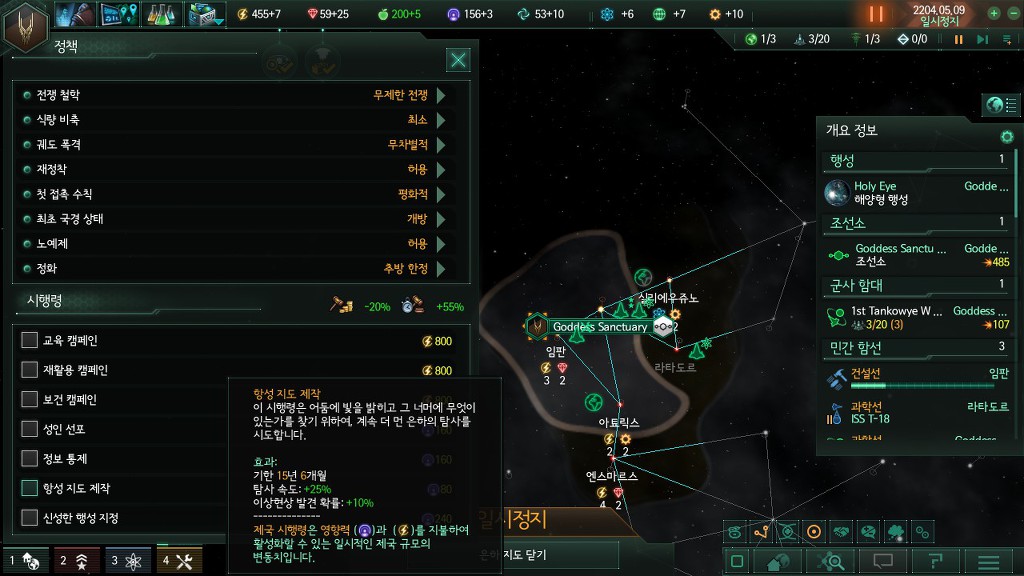
Task: Select control group tab four
Action: coord(179,561)
